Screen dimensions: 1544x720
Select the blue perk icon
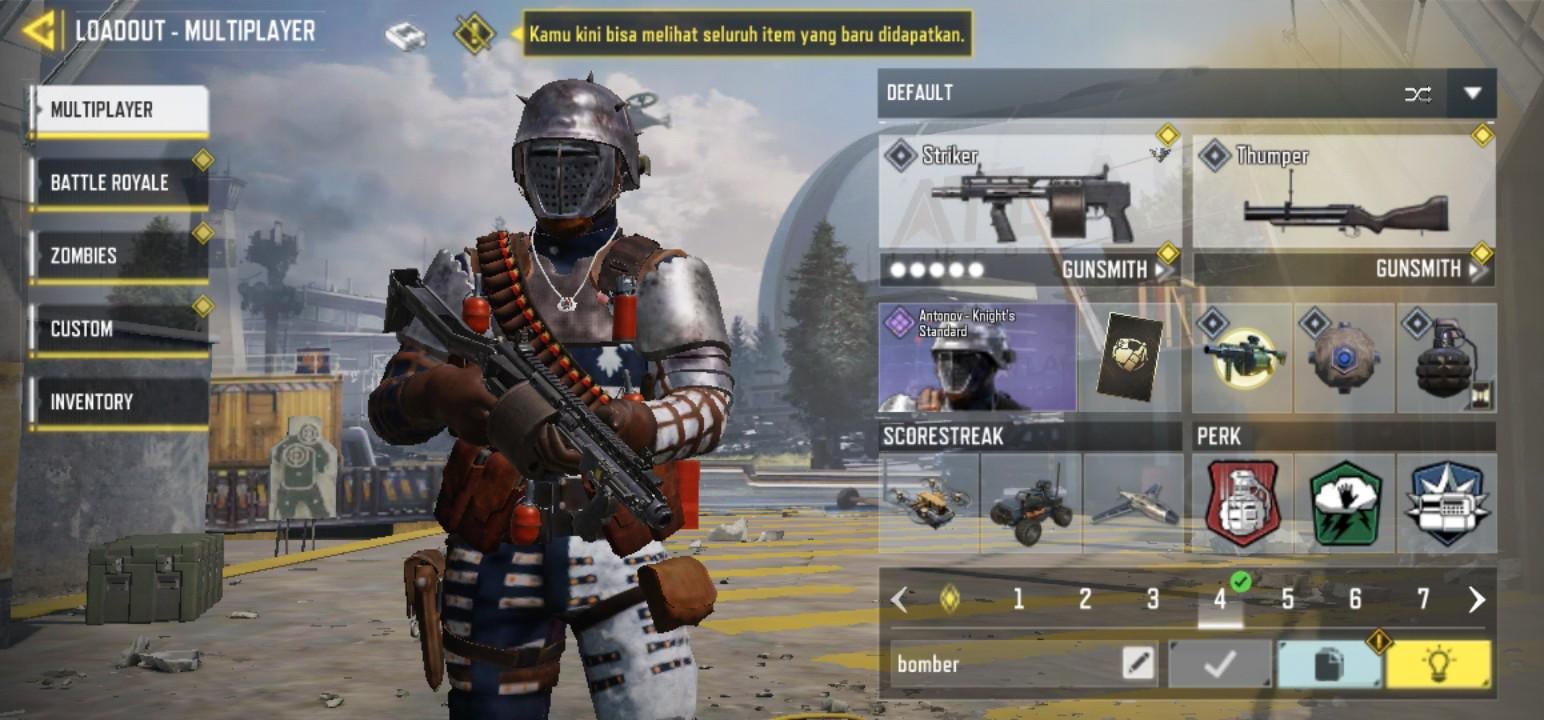click(1446, 502)
